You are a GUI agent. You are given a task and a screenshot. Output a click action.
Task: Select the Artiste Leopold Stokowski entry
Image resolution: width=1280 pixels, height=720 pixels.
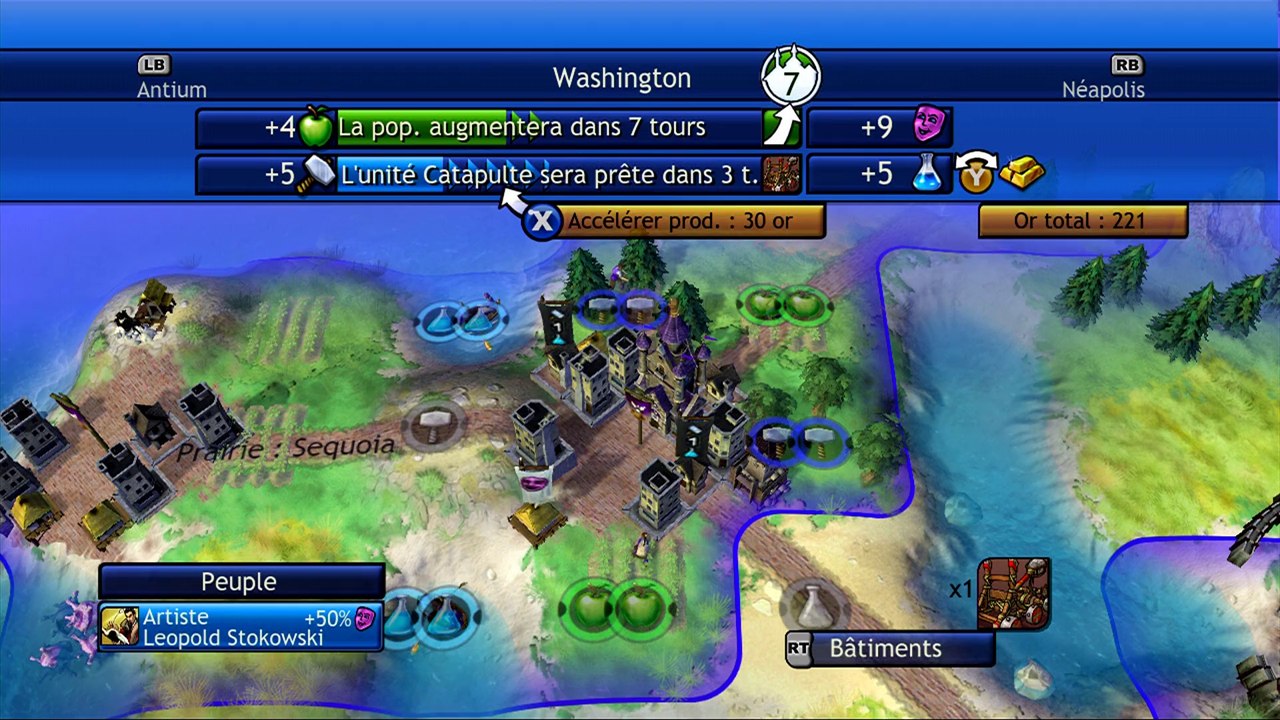(x=241, y=627)
